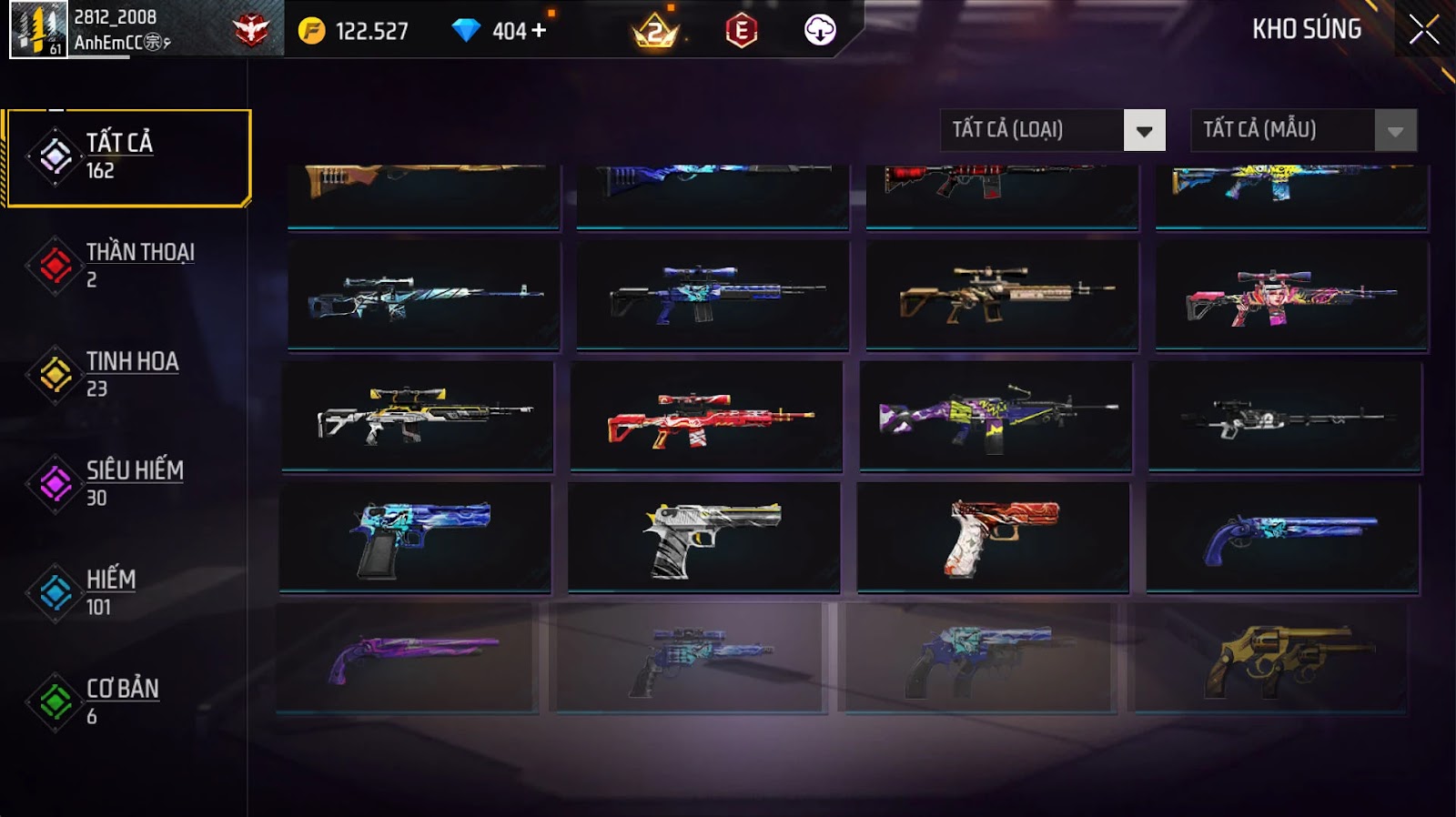Choose the Cơ Bản category
This screenshot has height=817, width=1456.
click(x=127, y=702)
